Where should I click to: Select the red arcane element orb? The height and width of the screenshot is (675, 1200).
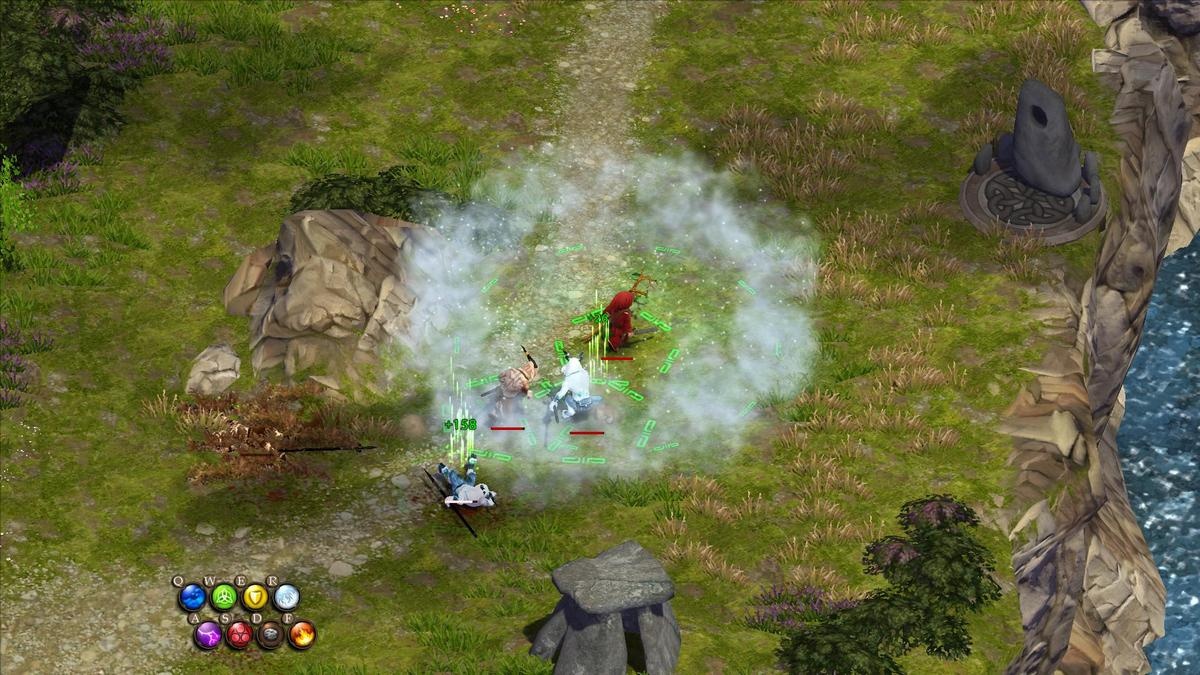pos(239,634)
